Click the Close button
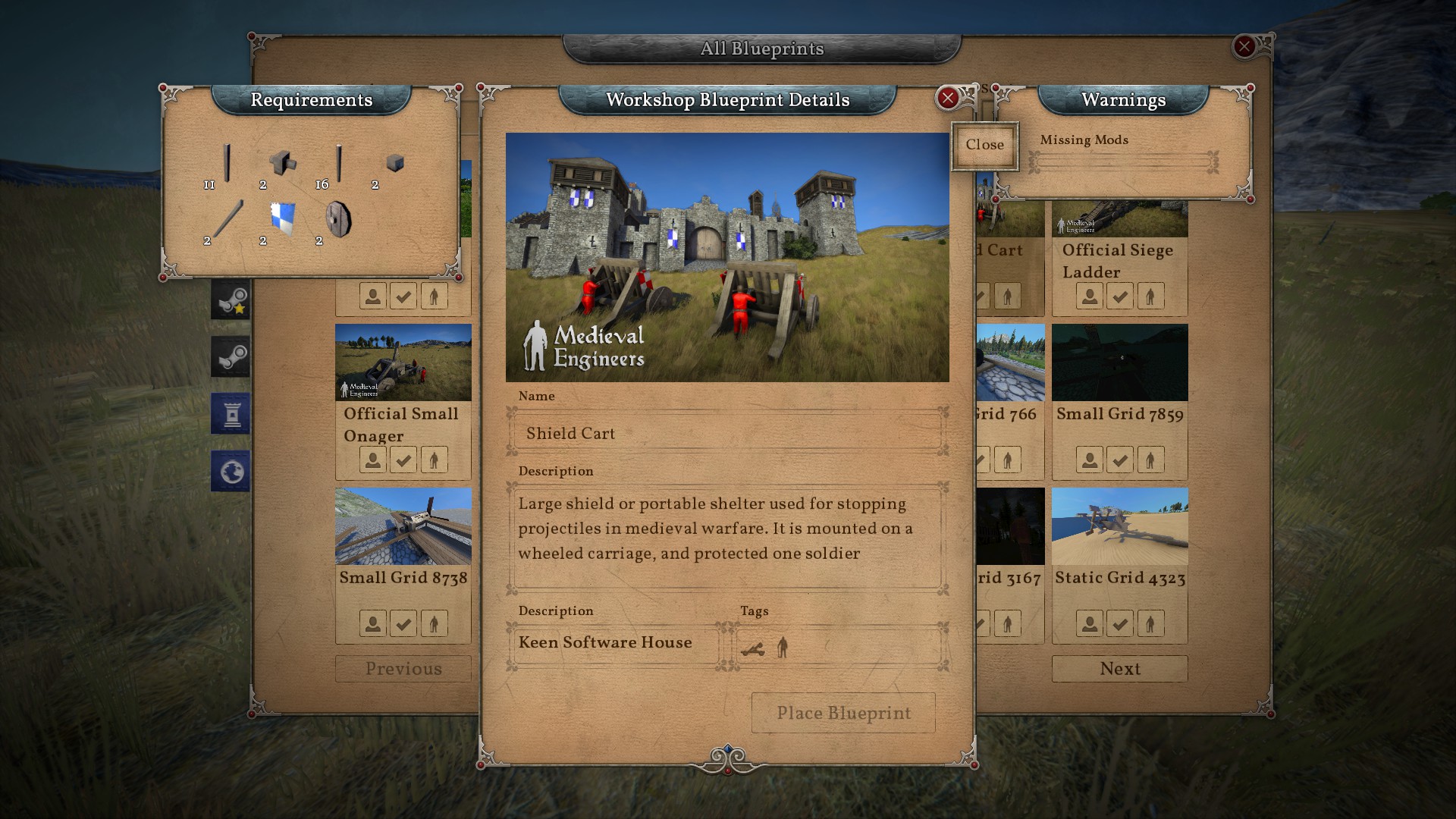Screen dimensions: 1456x819 point(984,145)
